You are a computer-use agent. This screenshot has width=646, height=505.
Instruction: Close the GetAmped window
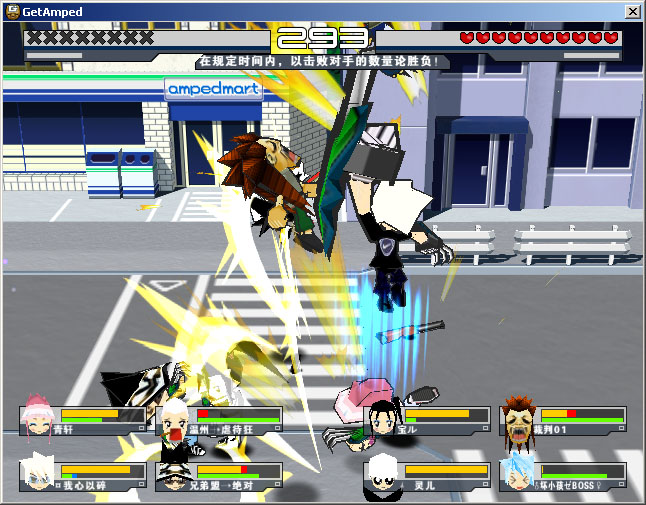[x=632, y=11]
